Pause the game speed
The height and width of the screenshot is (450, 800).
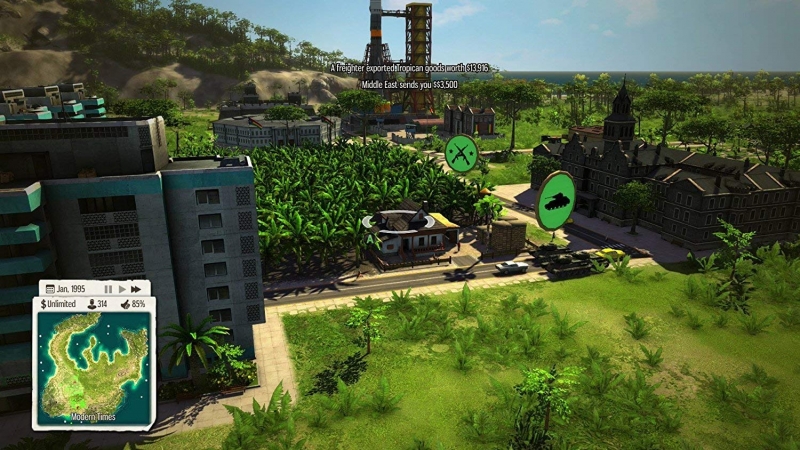coord(108,288)
